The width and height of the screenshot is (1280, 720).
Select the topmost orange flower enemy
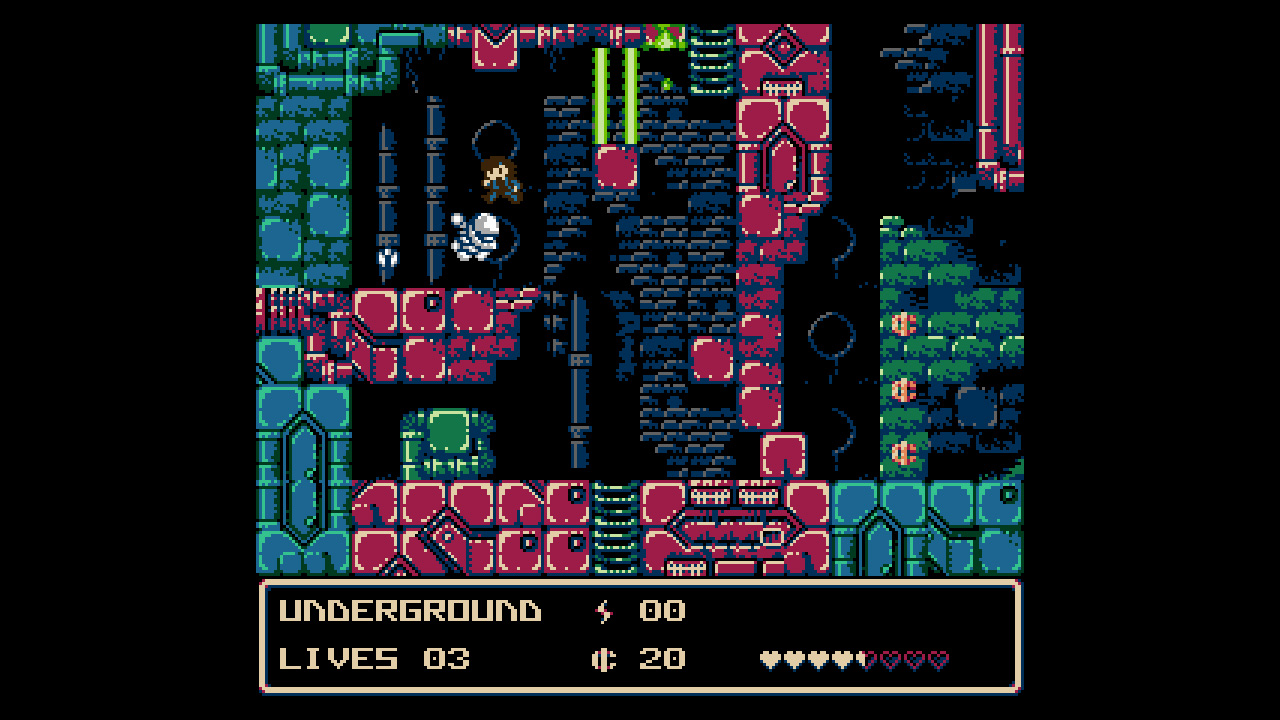[903, 324]
